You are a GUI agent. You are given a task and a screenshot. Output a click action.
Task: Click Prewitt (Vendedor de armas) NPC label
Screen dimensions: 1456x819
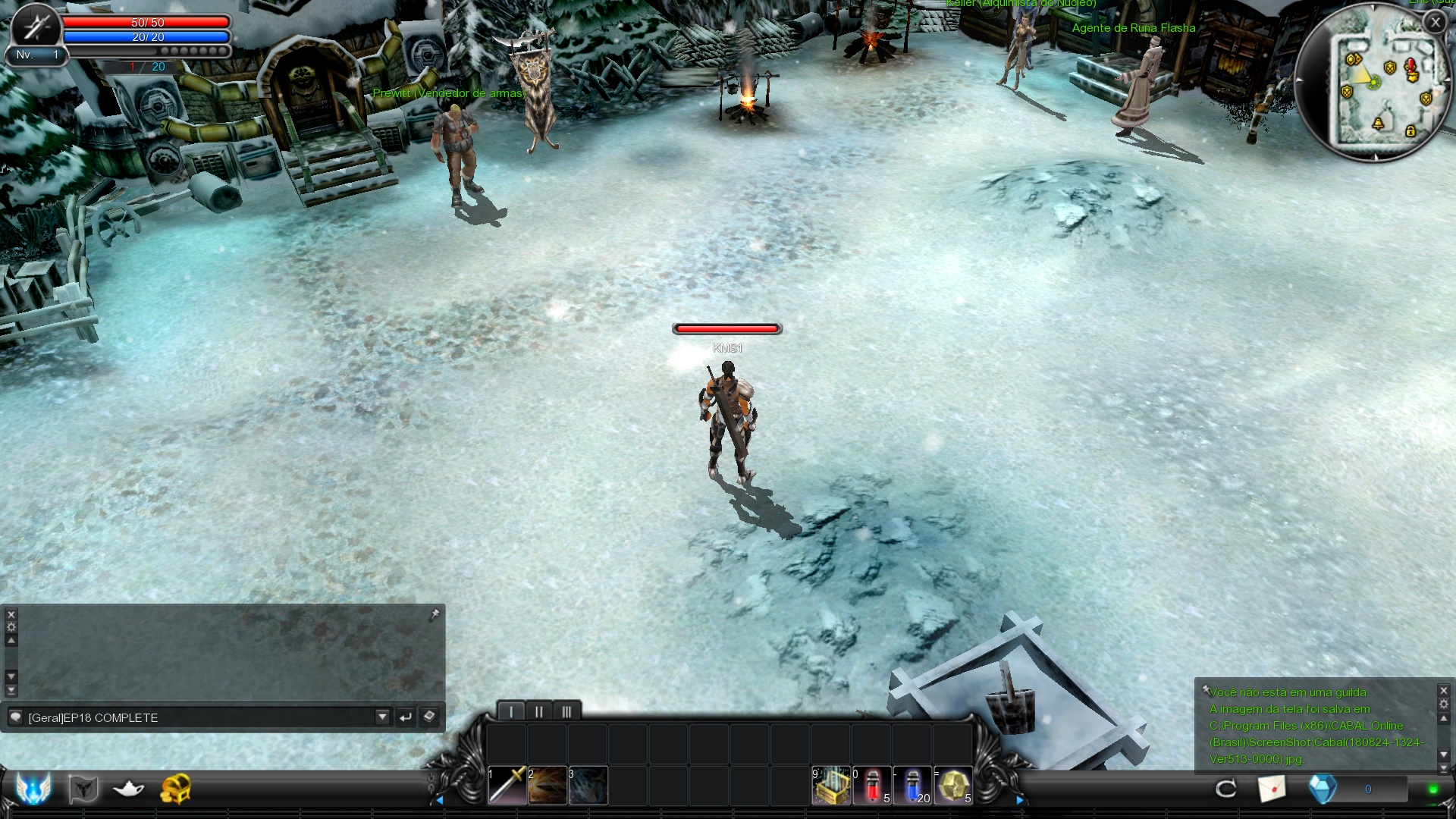coord(450,93)
